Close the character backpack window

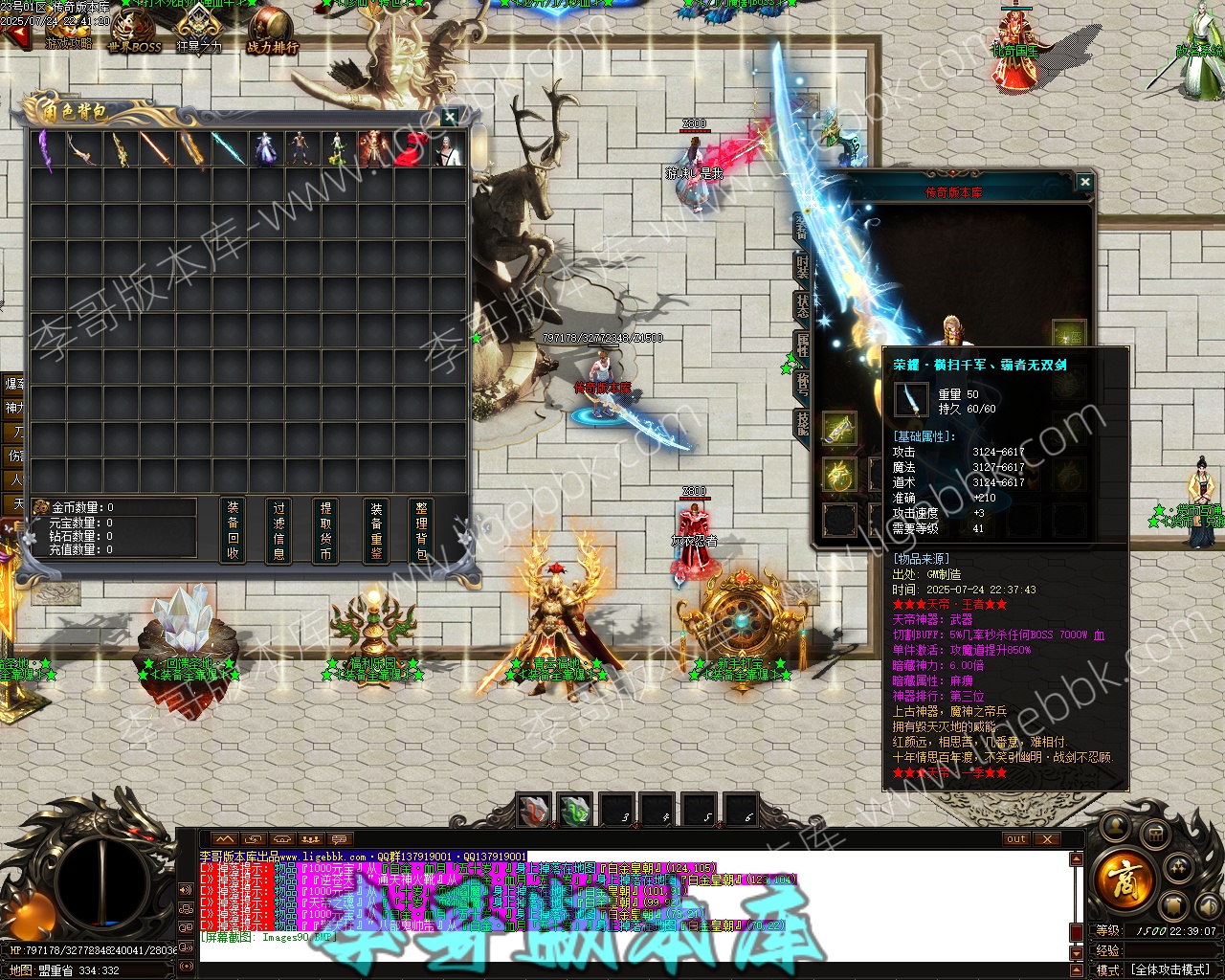[450, 117]
